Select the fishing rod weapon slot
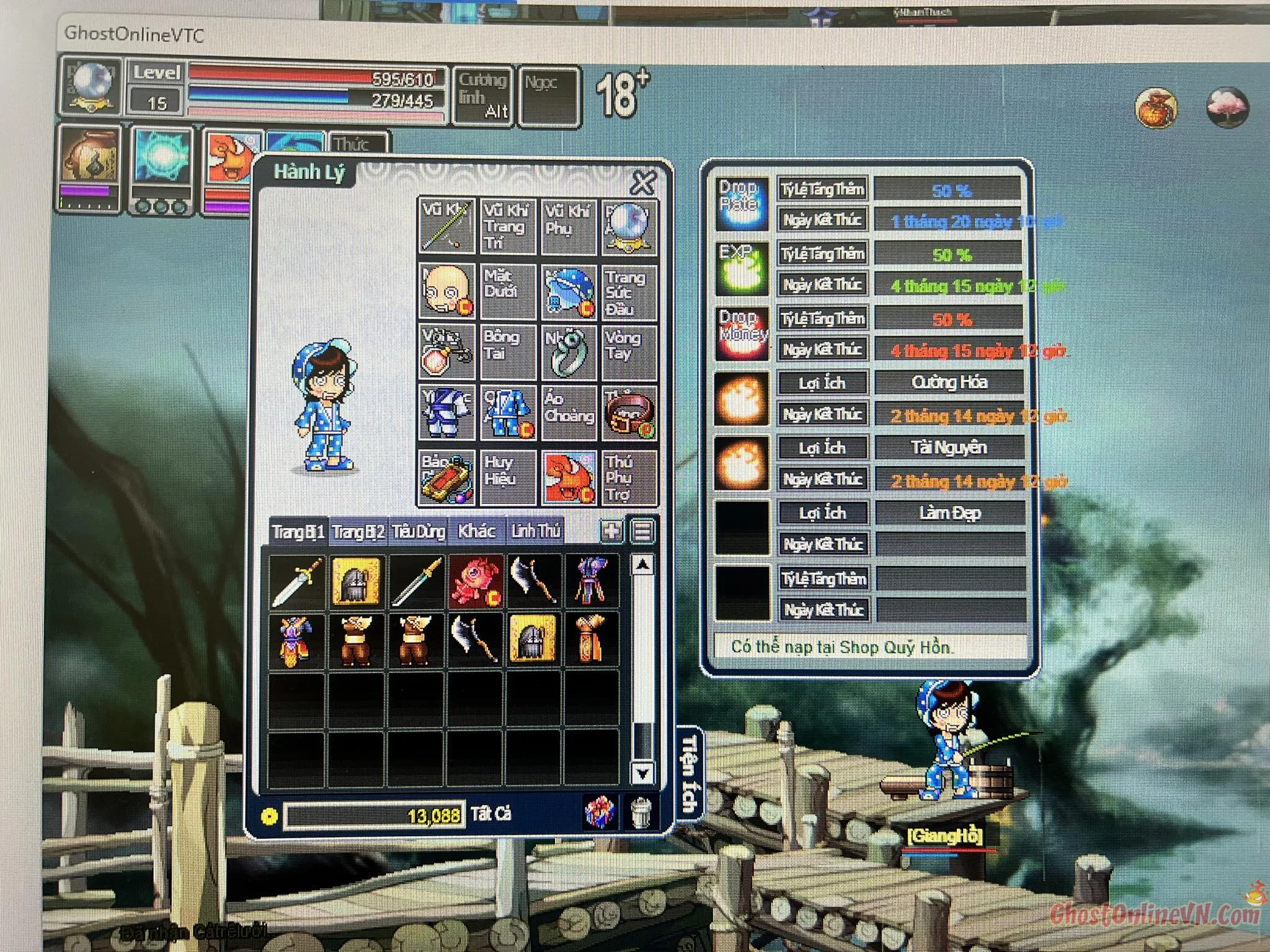The height and width of the screenshot is (952, 1270). (x=446, y=226)
